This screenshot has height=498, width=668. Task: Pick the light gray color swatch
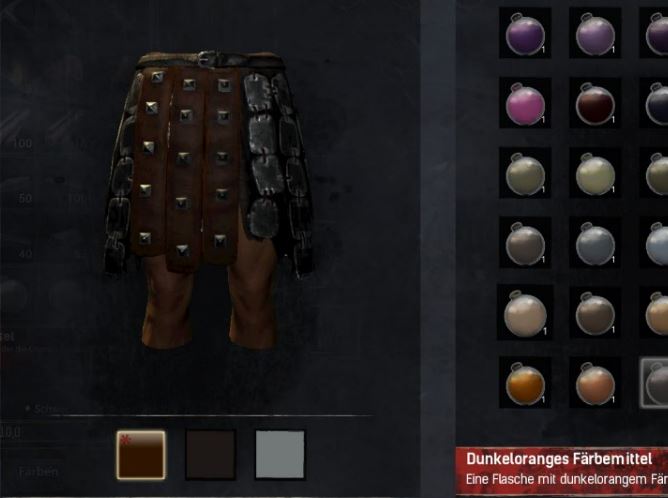[x=280, y=455]
